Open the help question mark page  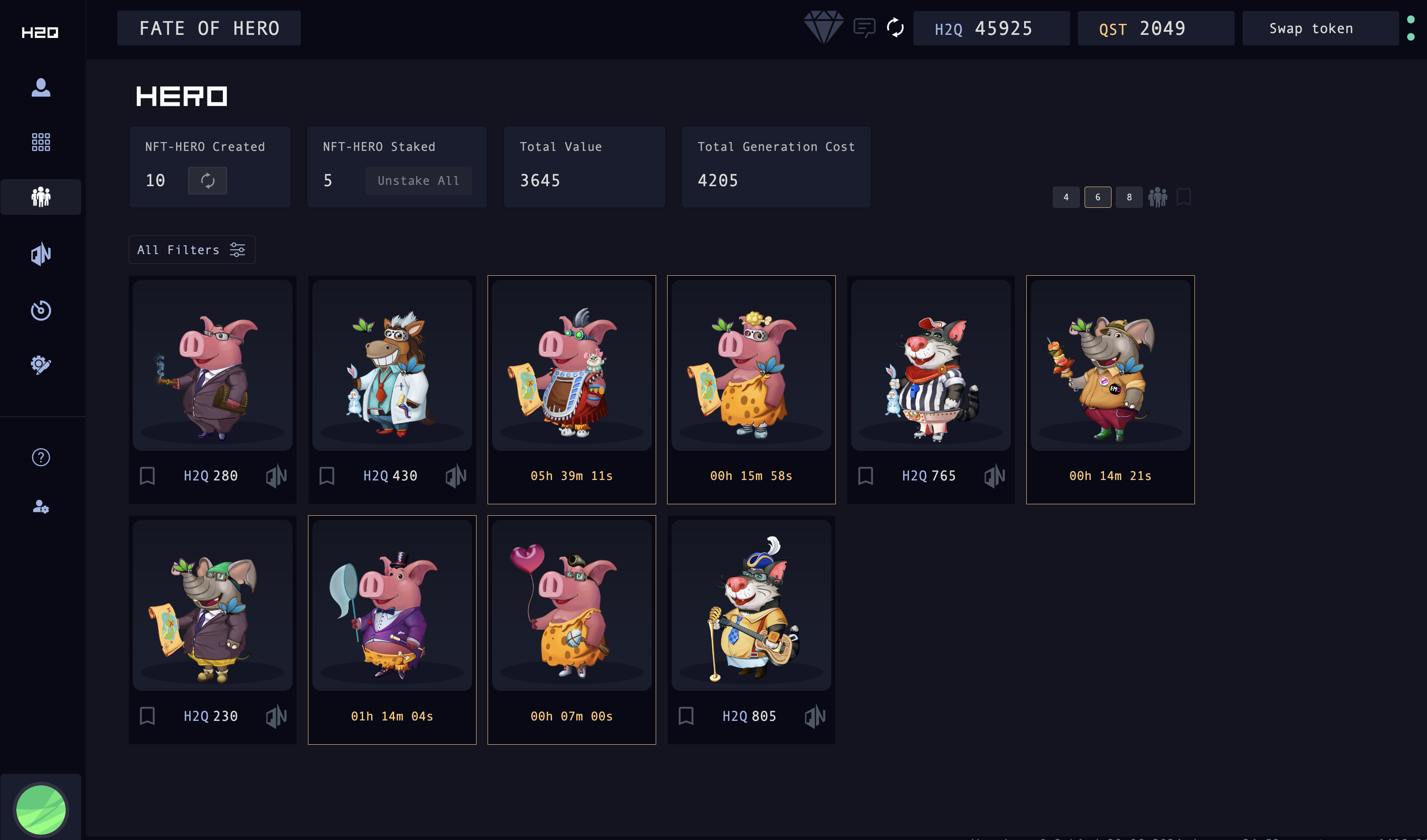tap(41, 457)
